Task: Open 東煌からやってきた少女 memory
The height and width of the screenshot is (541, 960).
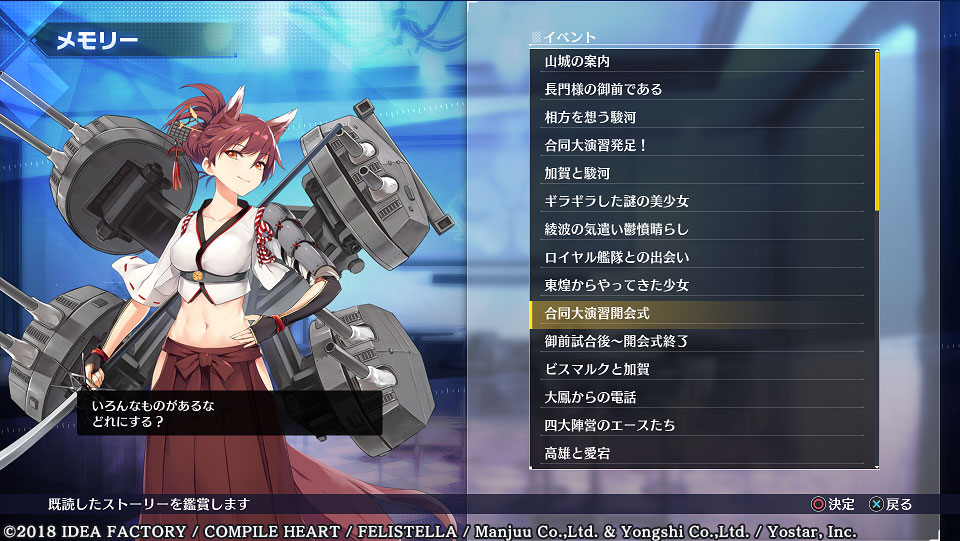Action: pyautogui.click(x=702, y=285)
